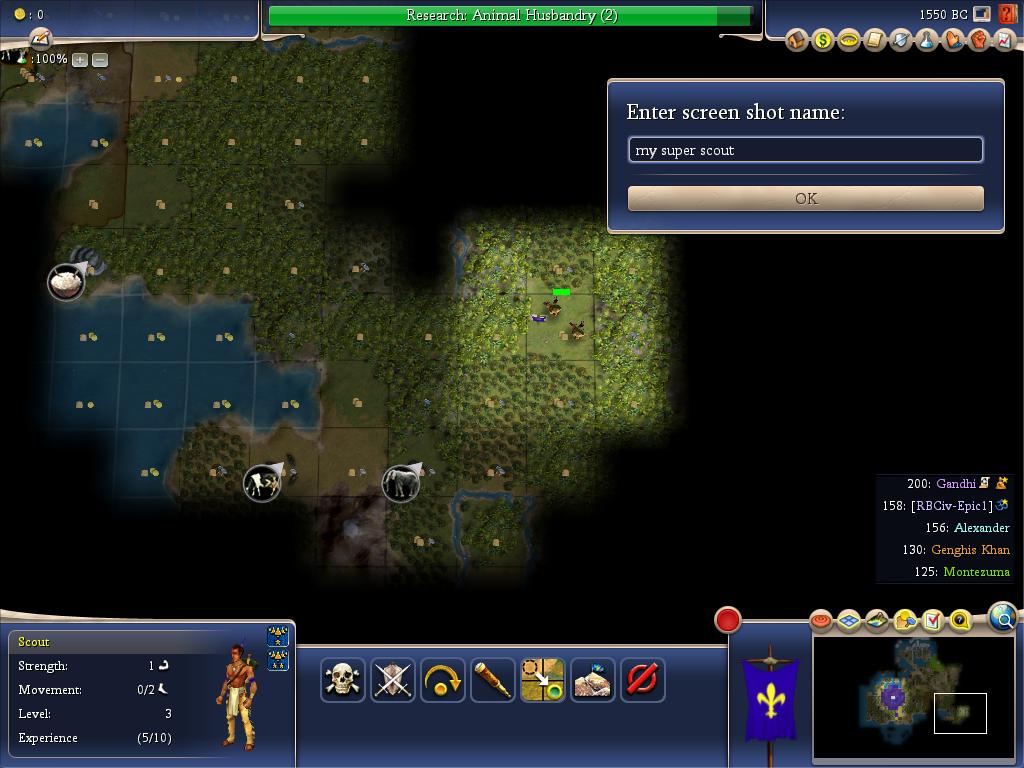Open the Civilopedia red question mark book
The height and width of the screenshot is (768, 1024).
pos(1007,15)
